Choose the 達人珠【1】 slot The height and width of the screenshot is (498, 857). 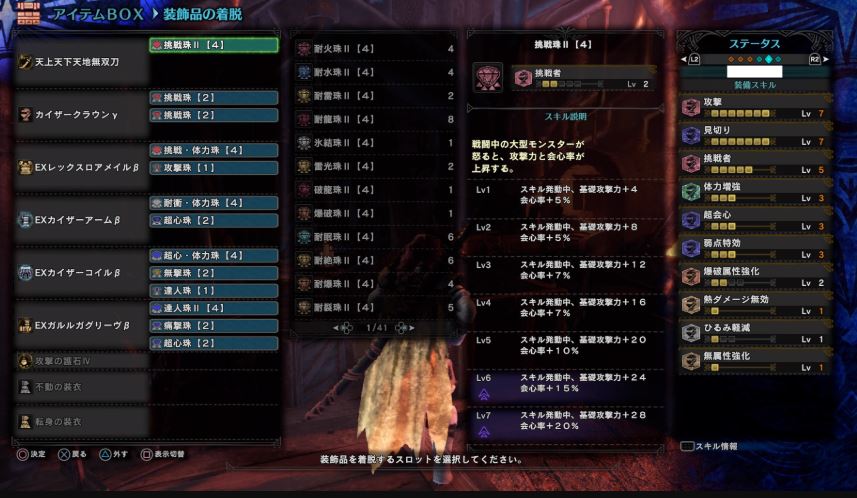(213, 290)
